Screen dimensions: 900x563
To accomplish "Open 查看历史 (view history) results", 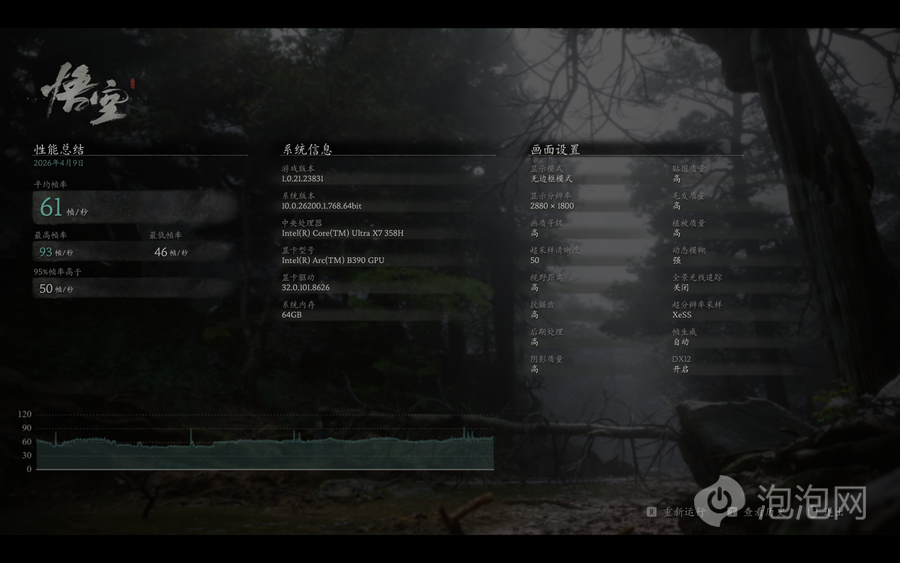I will 765,511.
